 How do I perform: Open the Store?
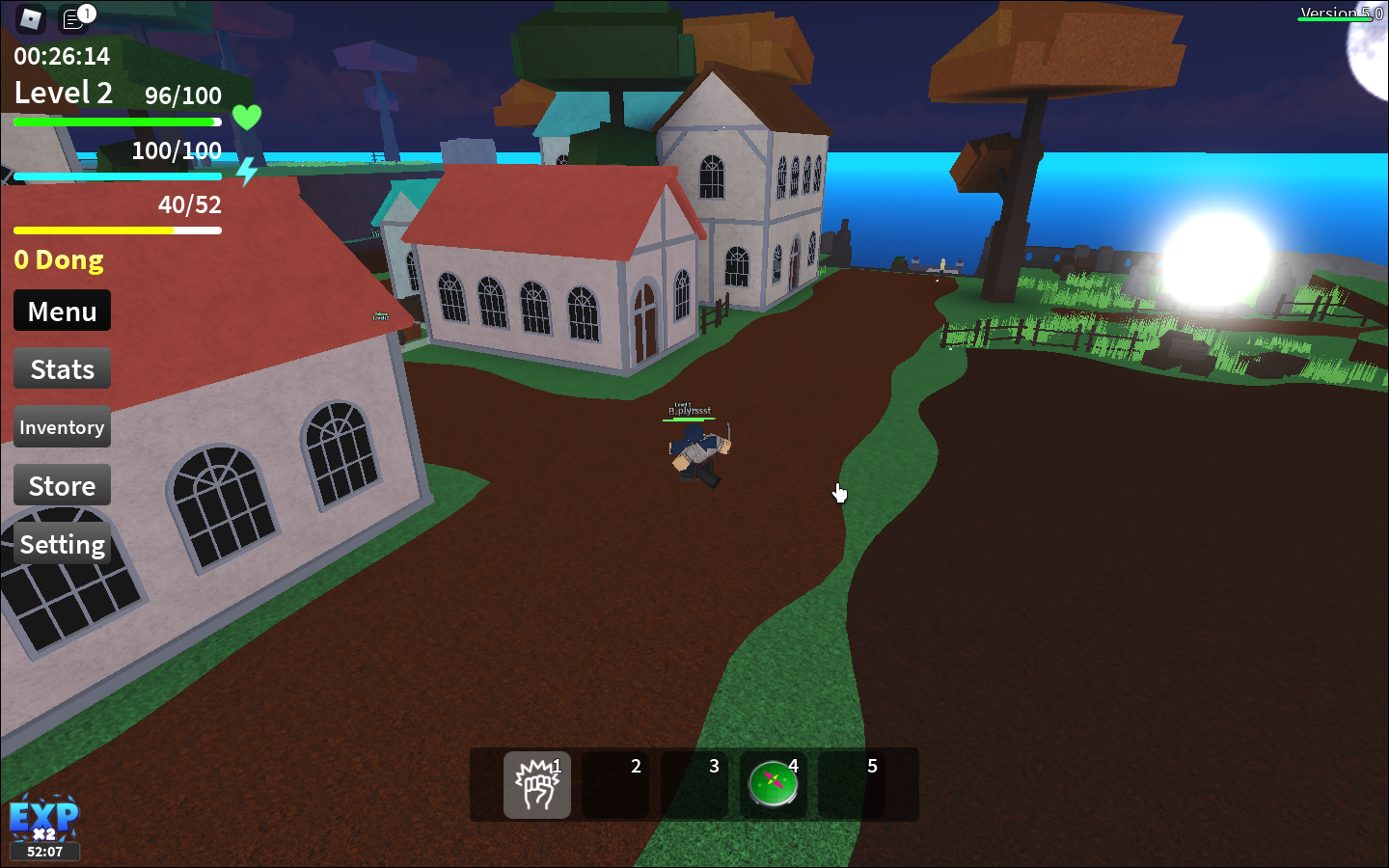pos(62,485)
